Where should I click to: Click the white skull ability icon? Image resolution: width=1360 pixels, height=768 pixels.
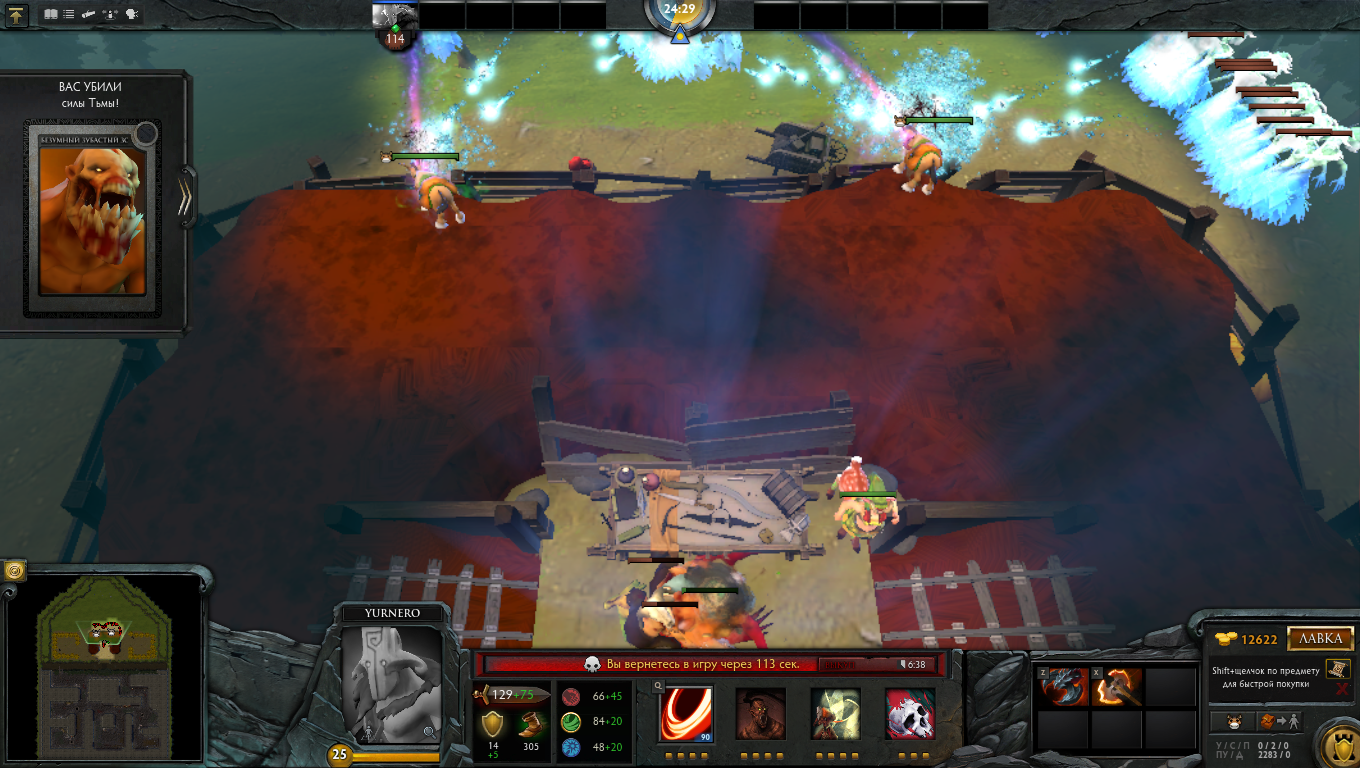pos(910,714)
